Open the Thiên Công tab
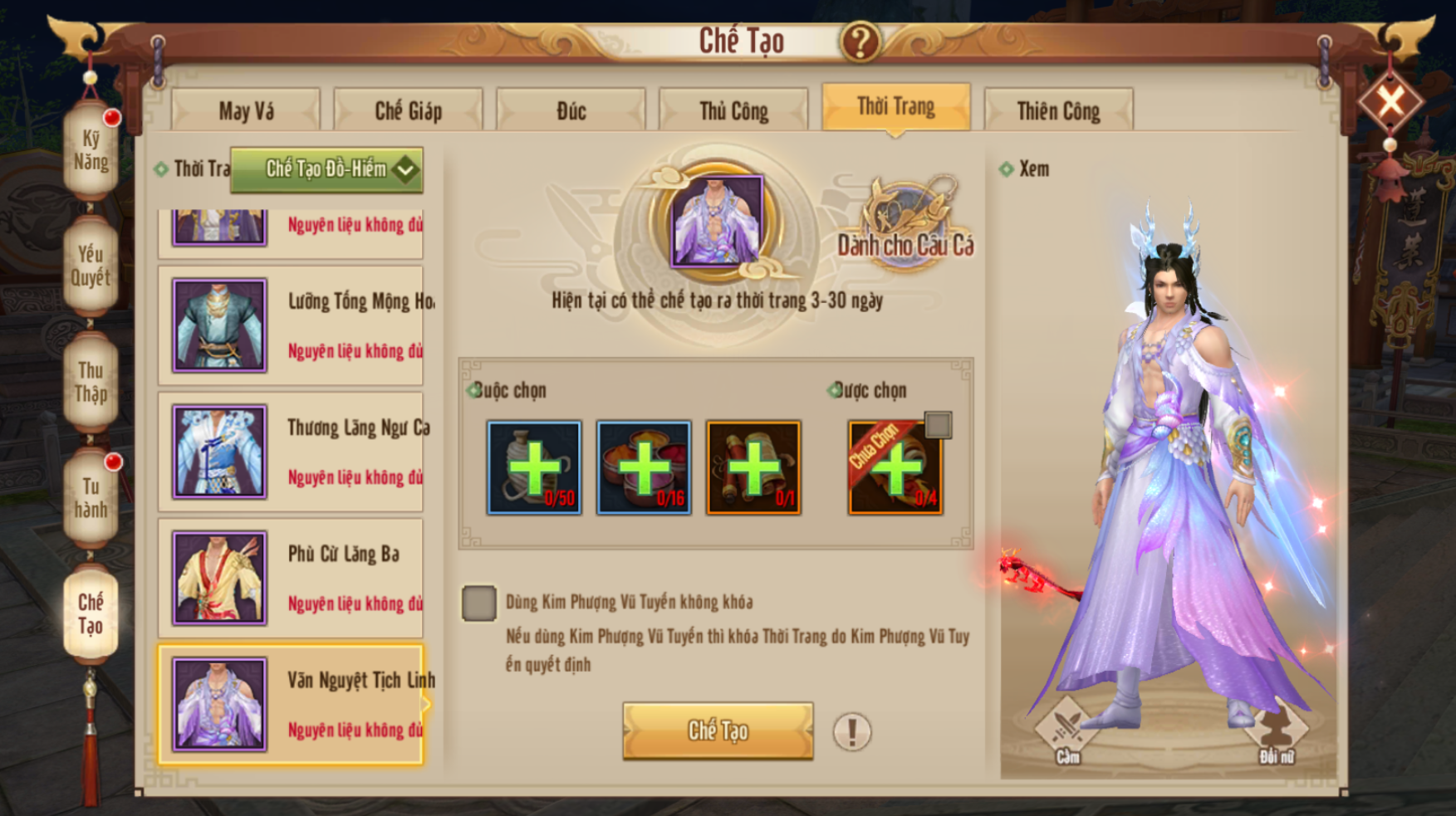The image size is (1456, 816). coord(1058,110)
